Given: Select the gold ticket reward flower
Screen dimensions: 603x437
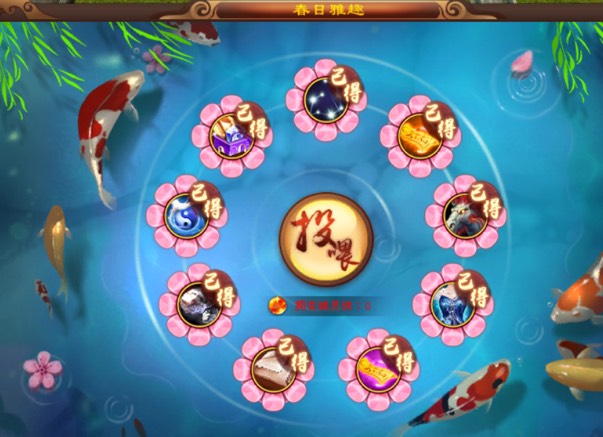Looking at the screenshot, I should tap(418, 135).
